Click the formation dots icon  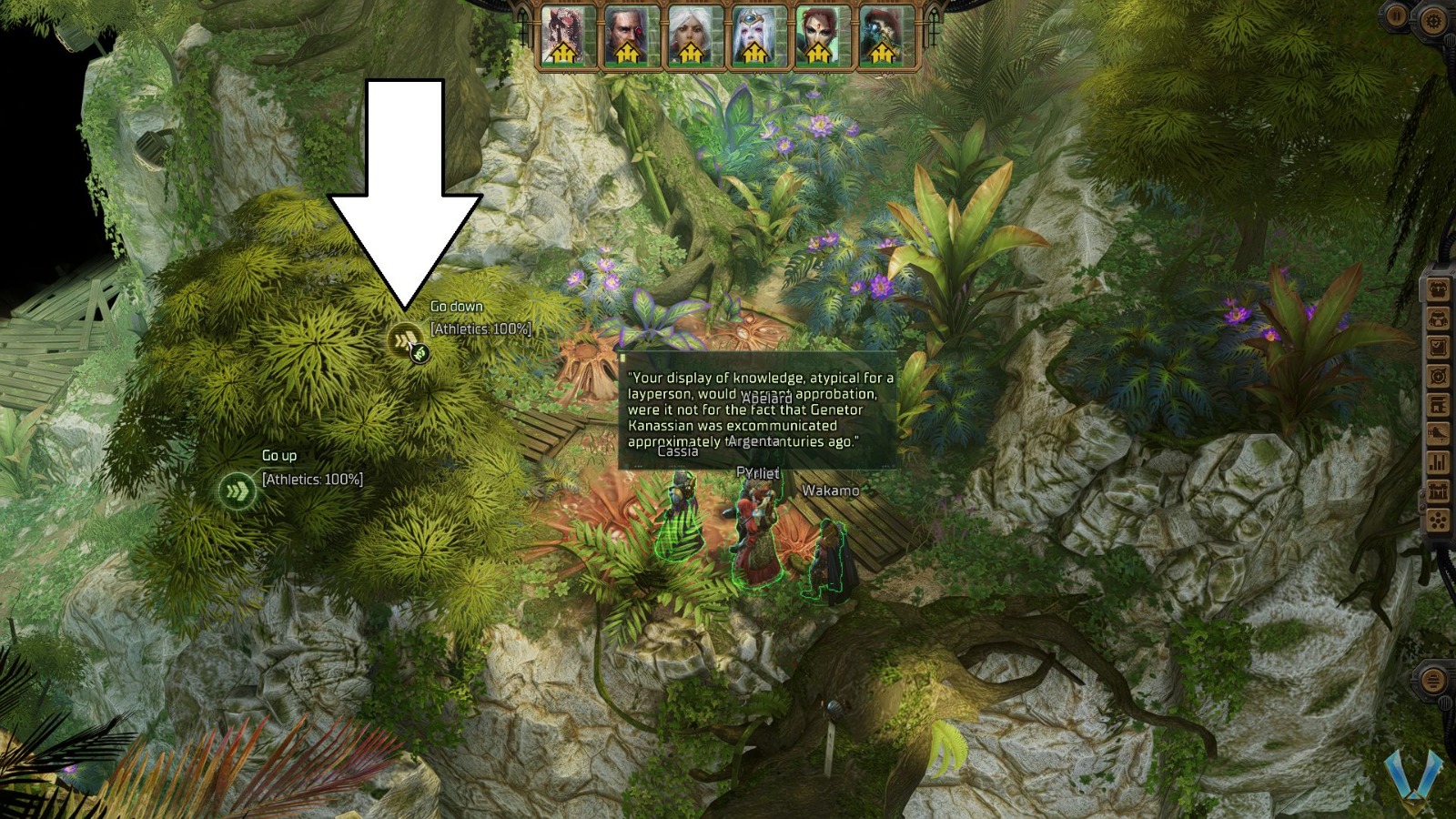pyautogui.click(x=1438, y=518)
